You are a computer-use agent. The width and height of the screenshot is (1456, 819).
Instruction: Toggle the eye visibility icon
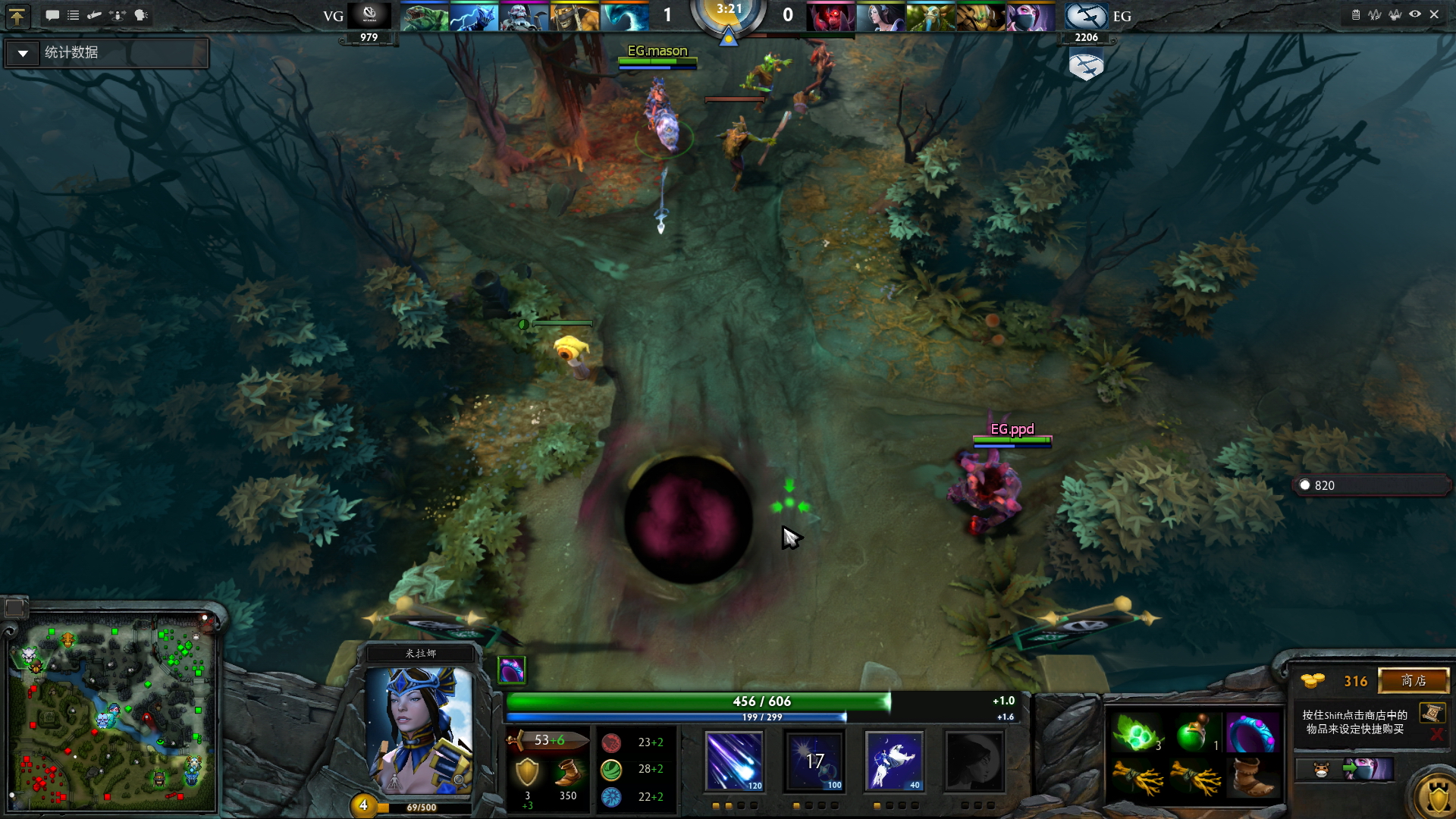coord(1415,14)
